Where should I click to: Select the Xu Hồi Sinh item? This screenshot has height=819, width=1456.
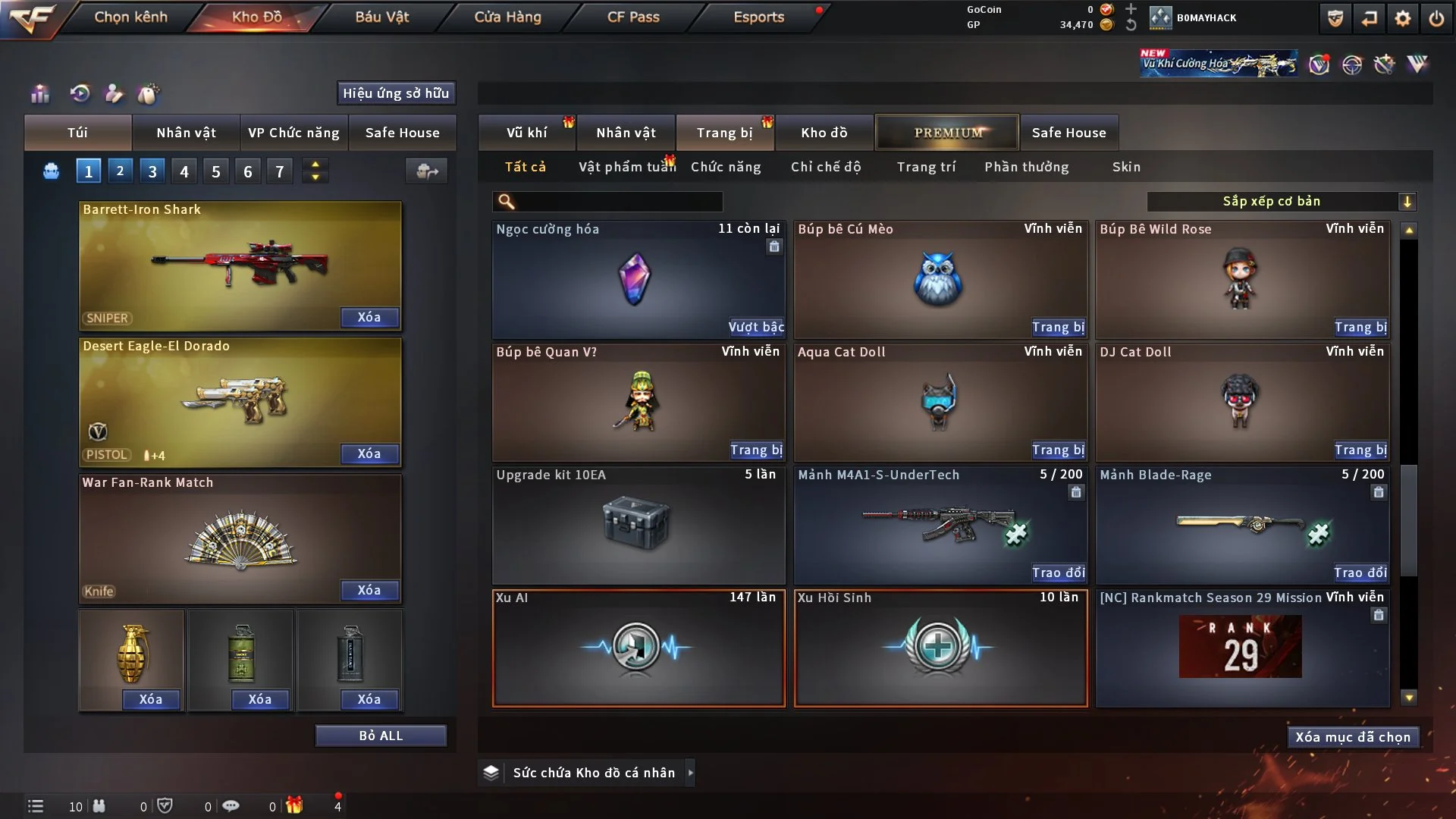click(x=940, y=648)
